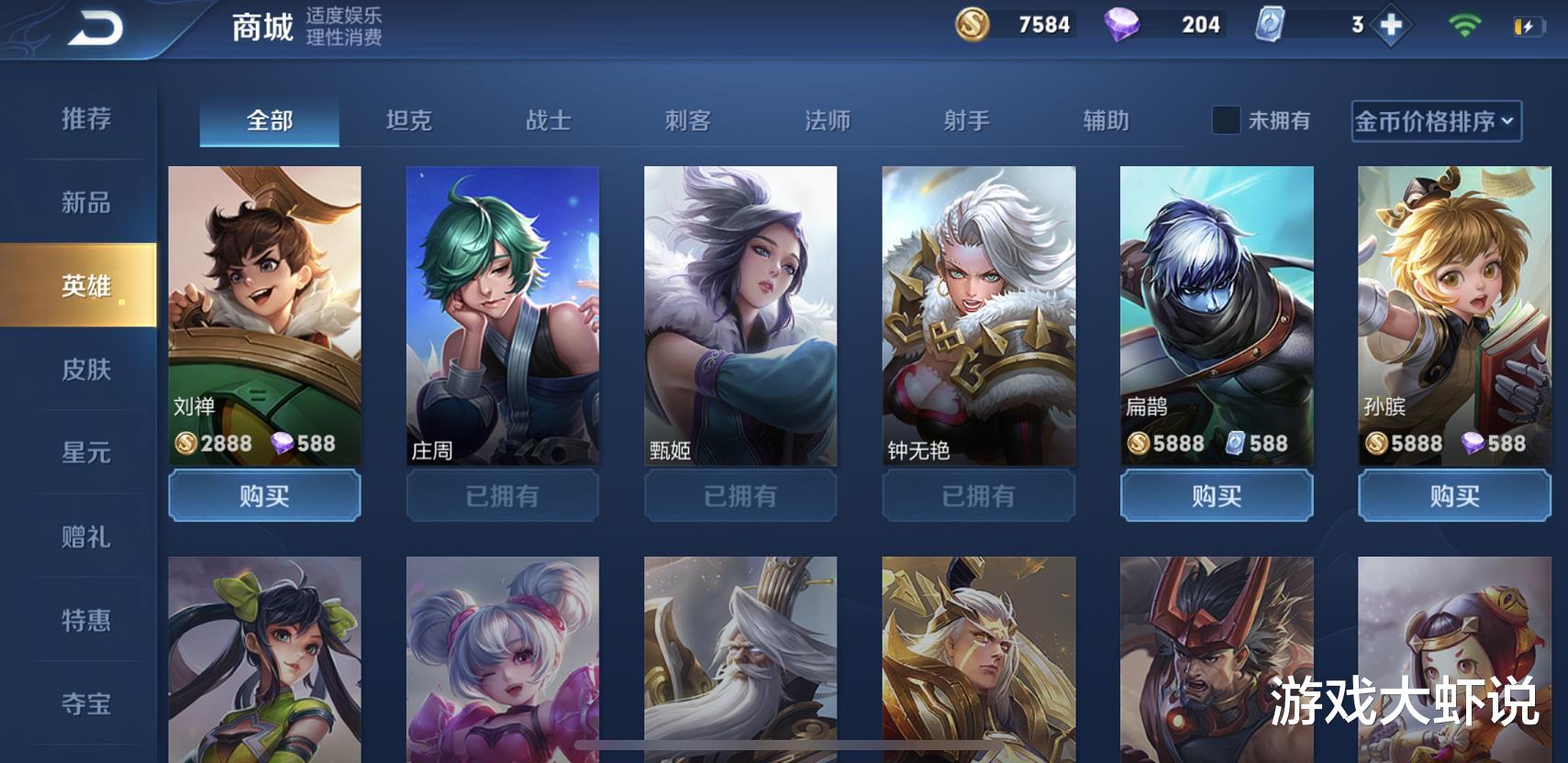Select 夺宝 in the left sidebar

86,702
